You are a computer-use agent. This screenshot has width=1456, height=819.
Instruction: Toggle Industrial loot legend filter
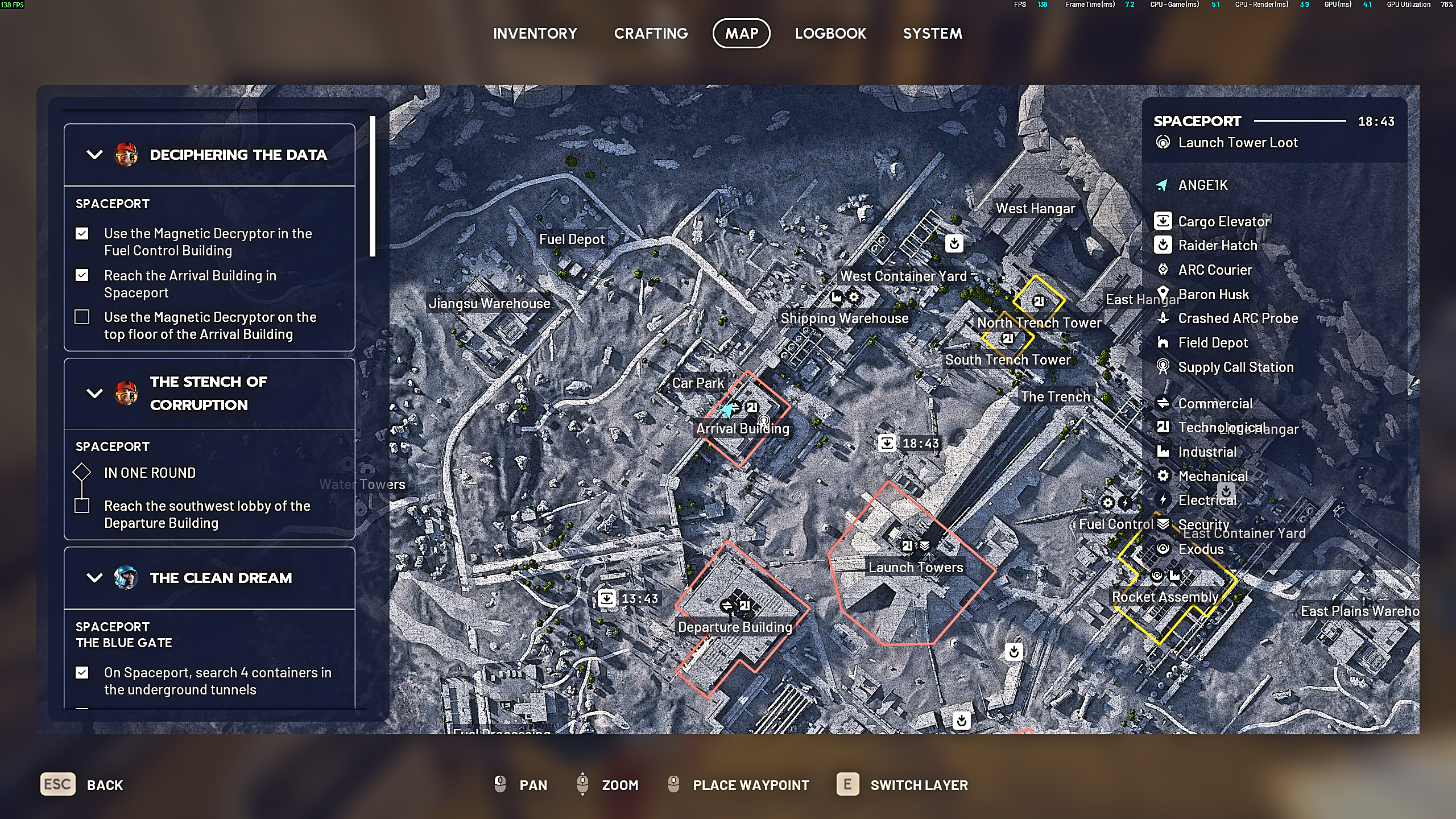click(1207, 452)
